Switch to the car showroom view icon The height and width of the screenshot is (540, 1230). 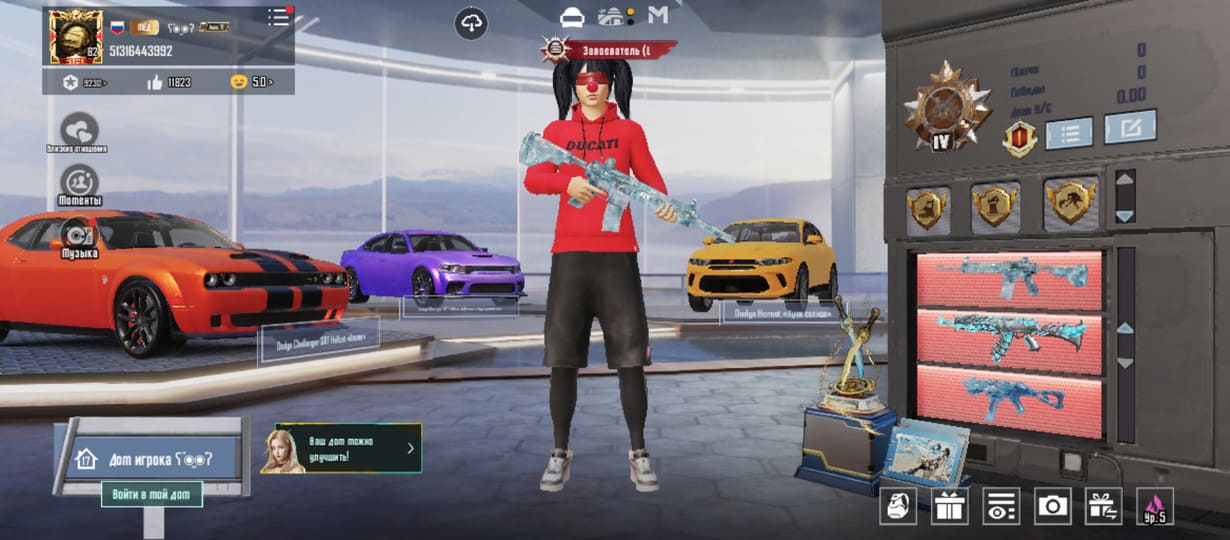(572, 17)
